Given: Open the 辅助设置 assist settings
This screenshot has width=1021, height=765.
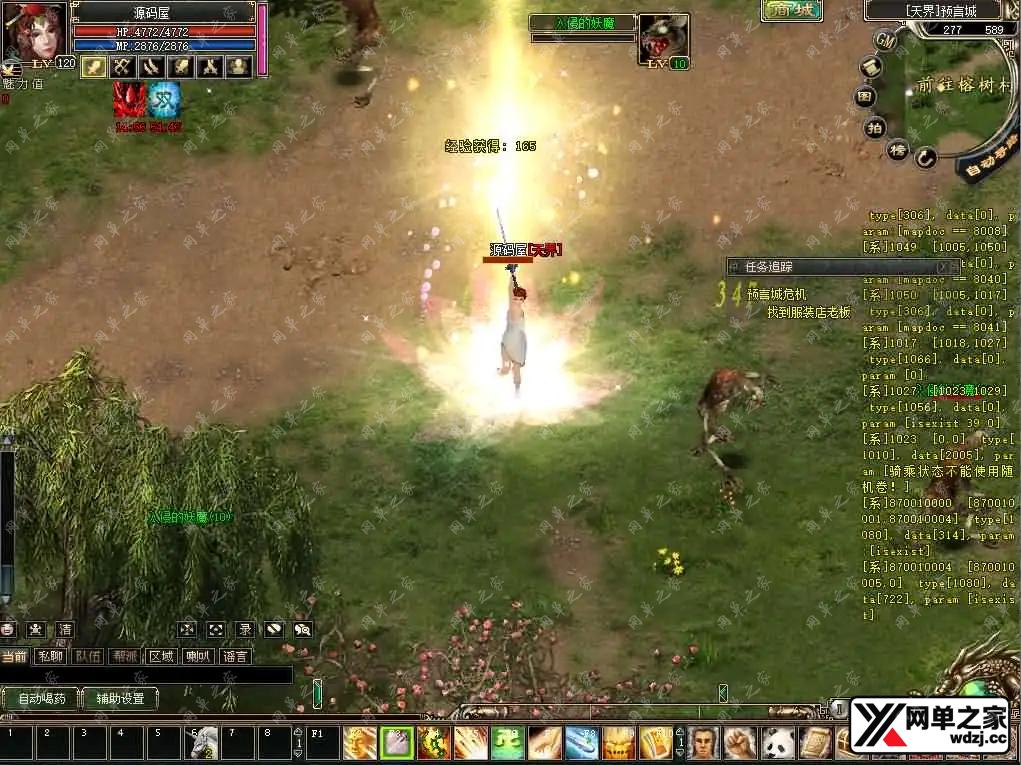Looking at the screenshot, I should (120, 699).
